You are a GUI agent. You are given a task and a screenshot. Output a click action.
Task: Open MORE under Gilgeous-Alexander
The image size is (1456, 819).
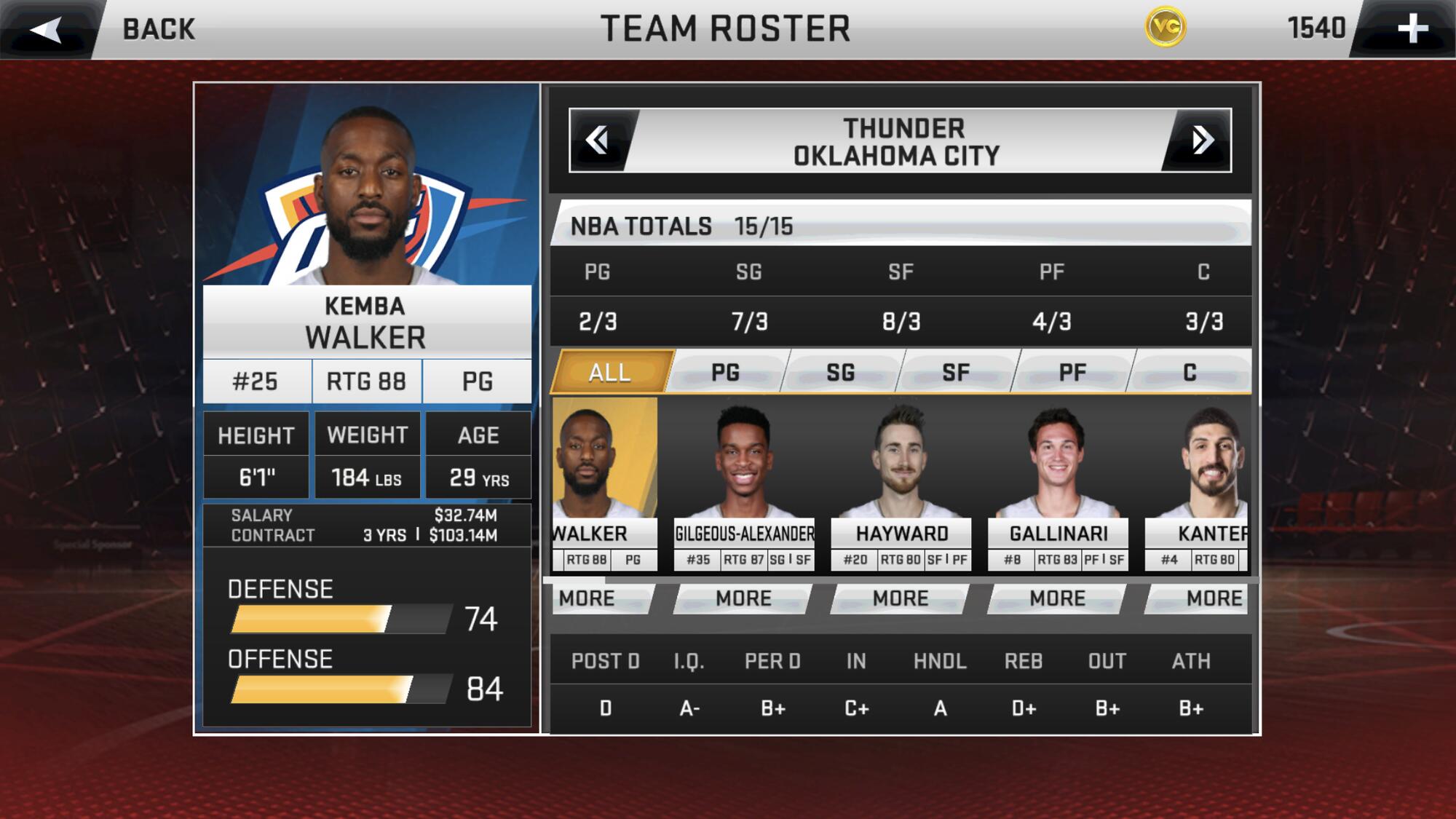743,598
